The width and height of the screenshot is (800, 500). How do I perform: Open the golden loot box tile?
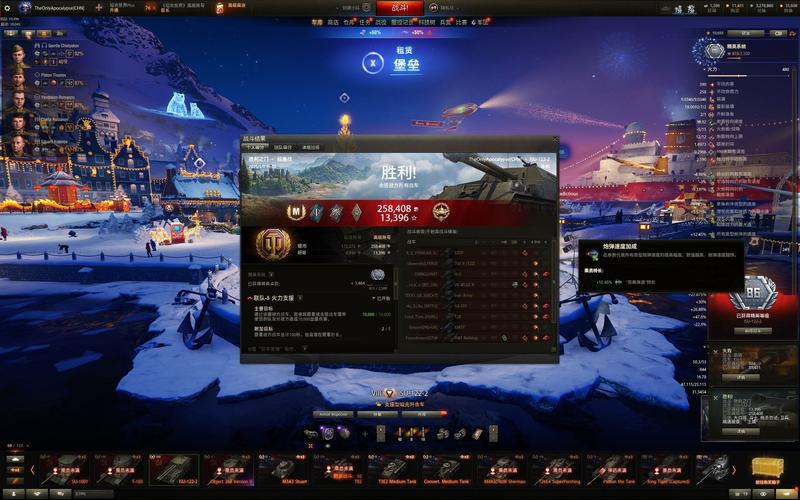tap(770, 468)
